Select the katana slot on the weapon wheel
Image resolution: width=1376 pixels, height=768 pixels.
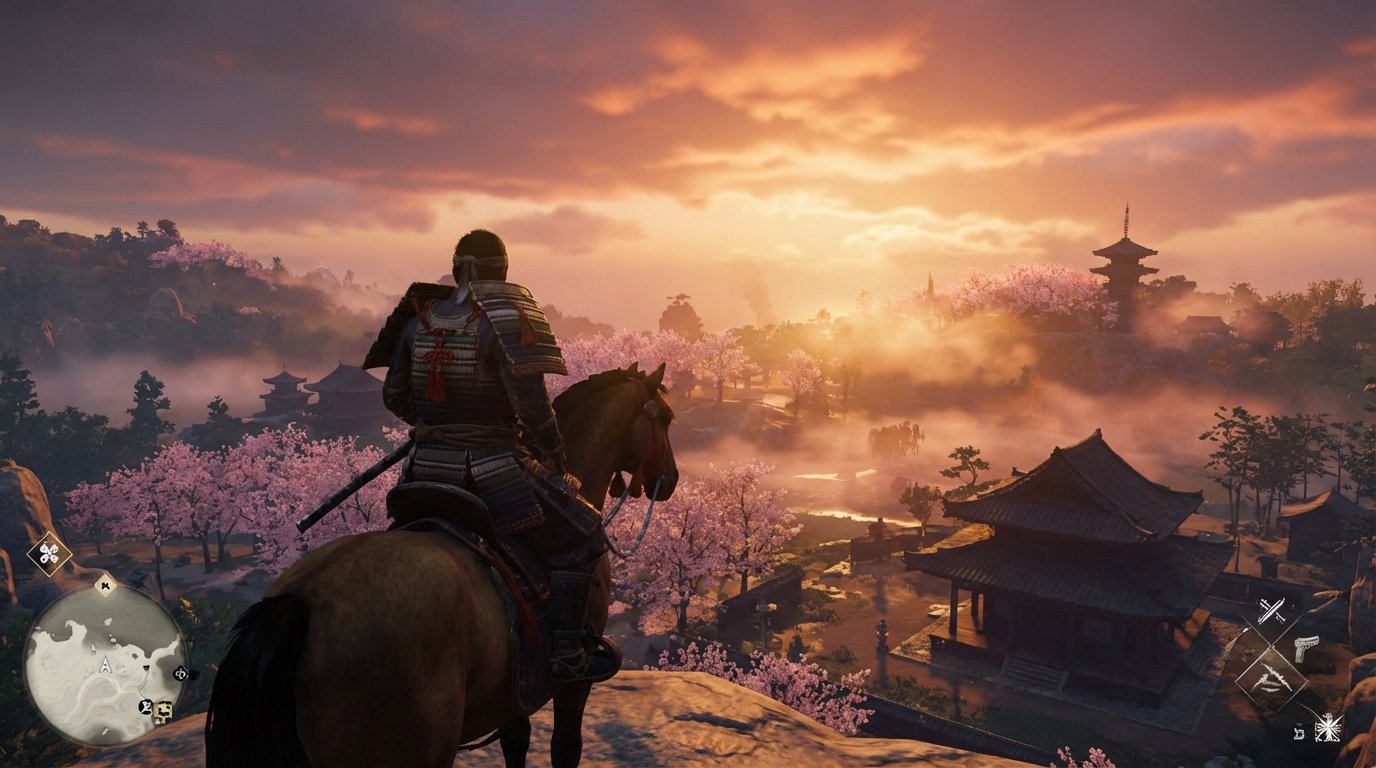pos(1270,609)
